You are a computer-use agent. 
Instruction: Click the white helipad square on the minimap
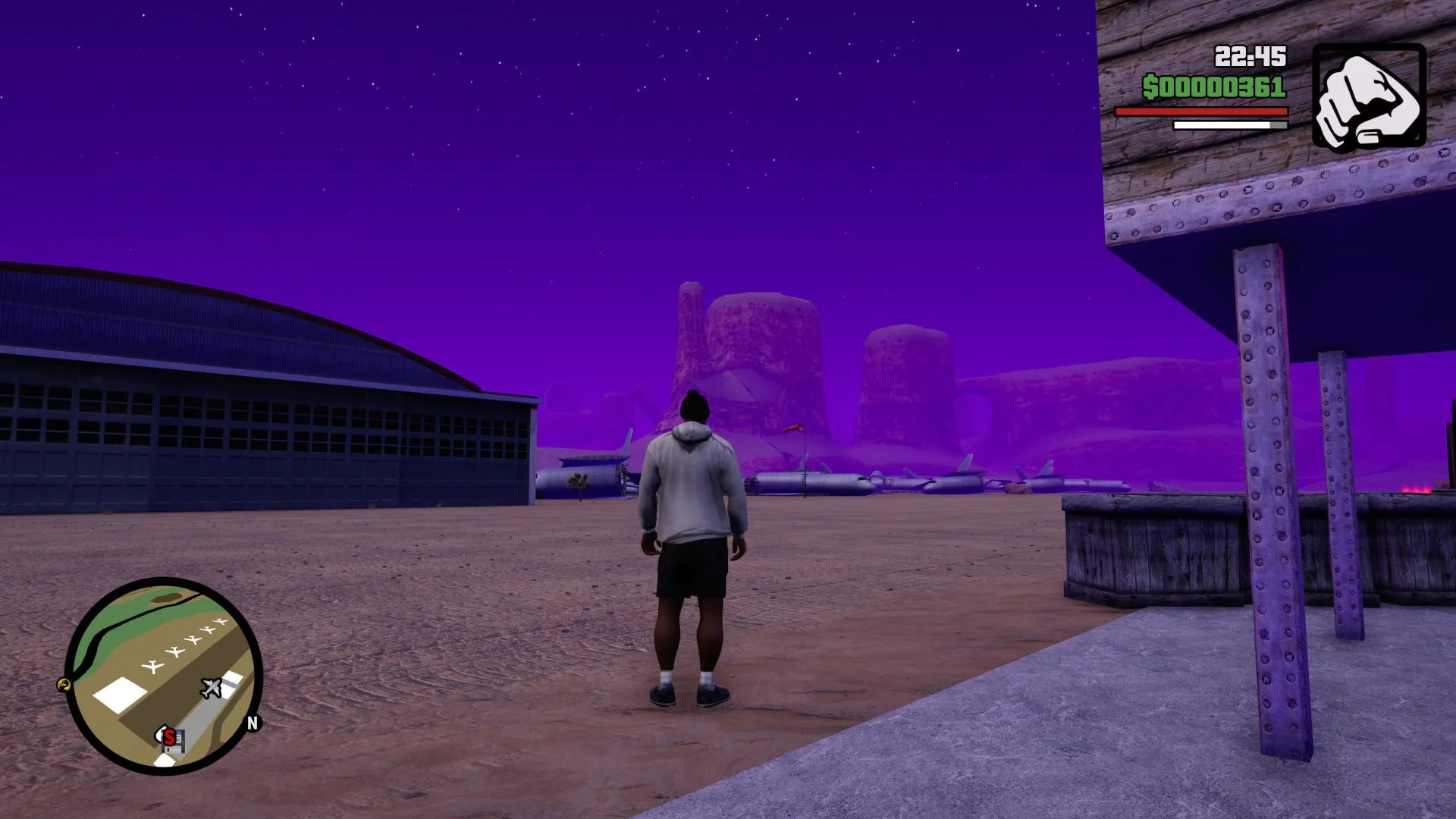(119, 694)
